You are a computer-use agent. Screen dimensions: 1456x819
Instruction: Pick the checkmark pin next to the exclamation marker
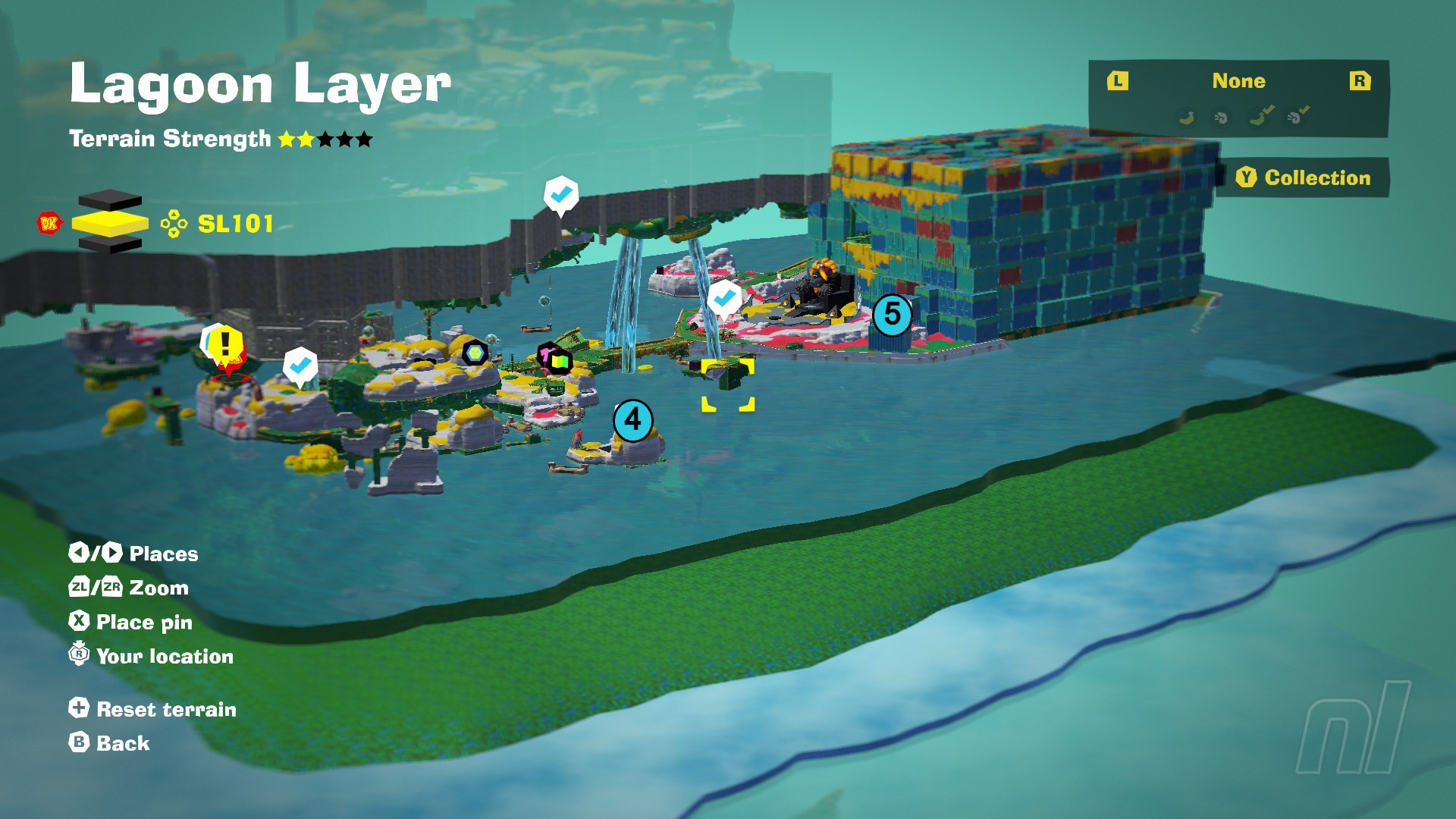click(300, 366)
